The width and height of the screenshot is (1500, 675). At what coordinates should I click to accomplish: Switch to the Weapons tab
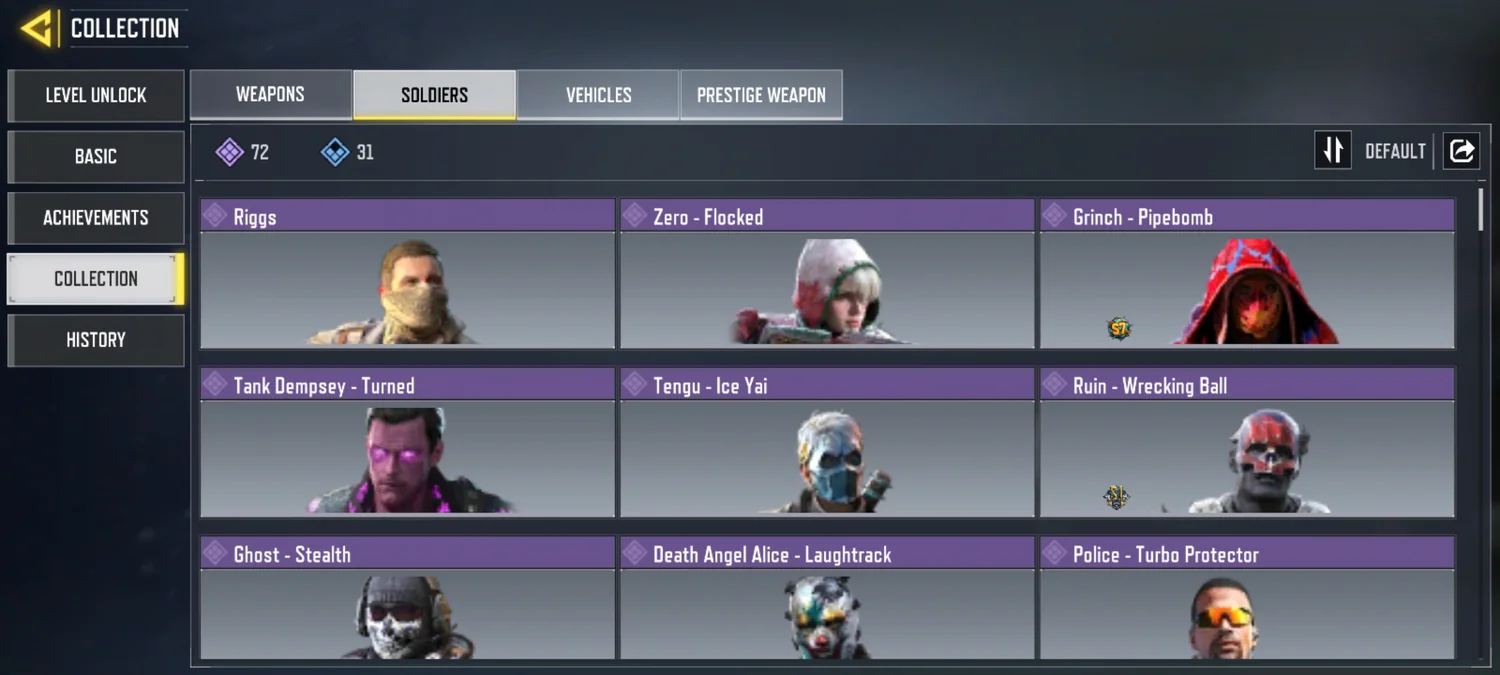tap(270, 95)
